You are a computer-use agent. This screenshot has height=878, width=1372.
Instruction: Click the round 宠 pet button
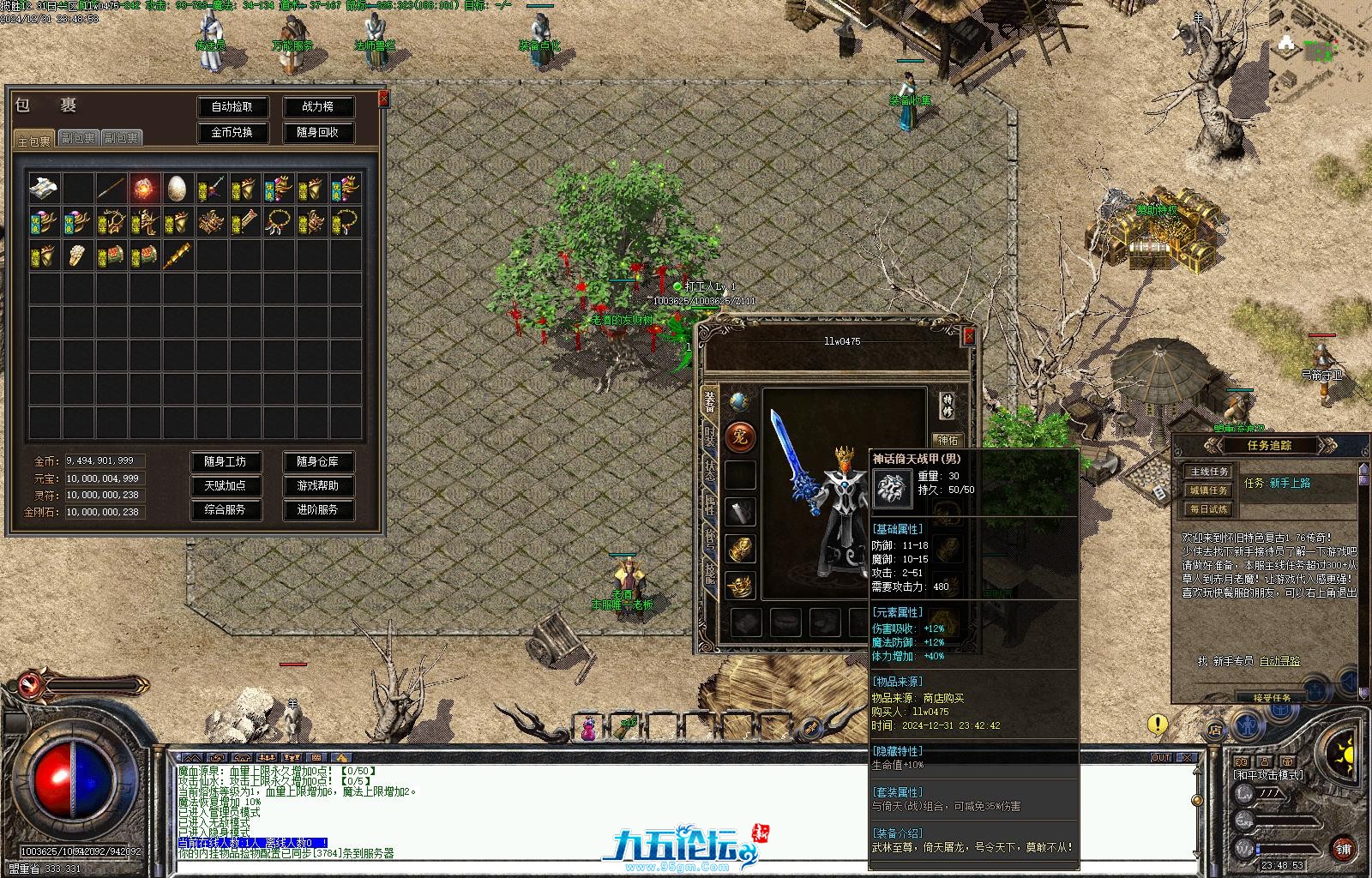pyautogui.click(x=741, y=437)
